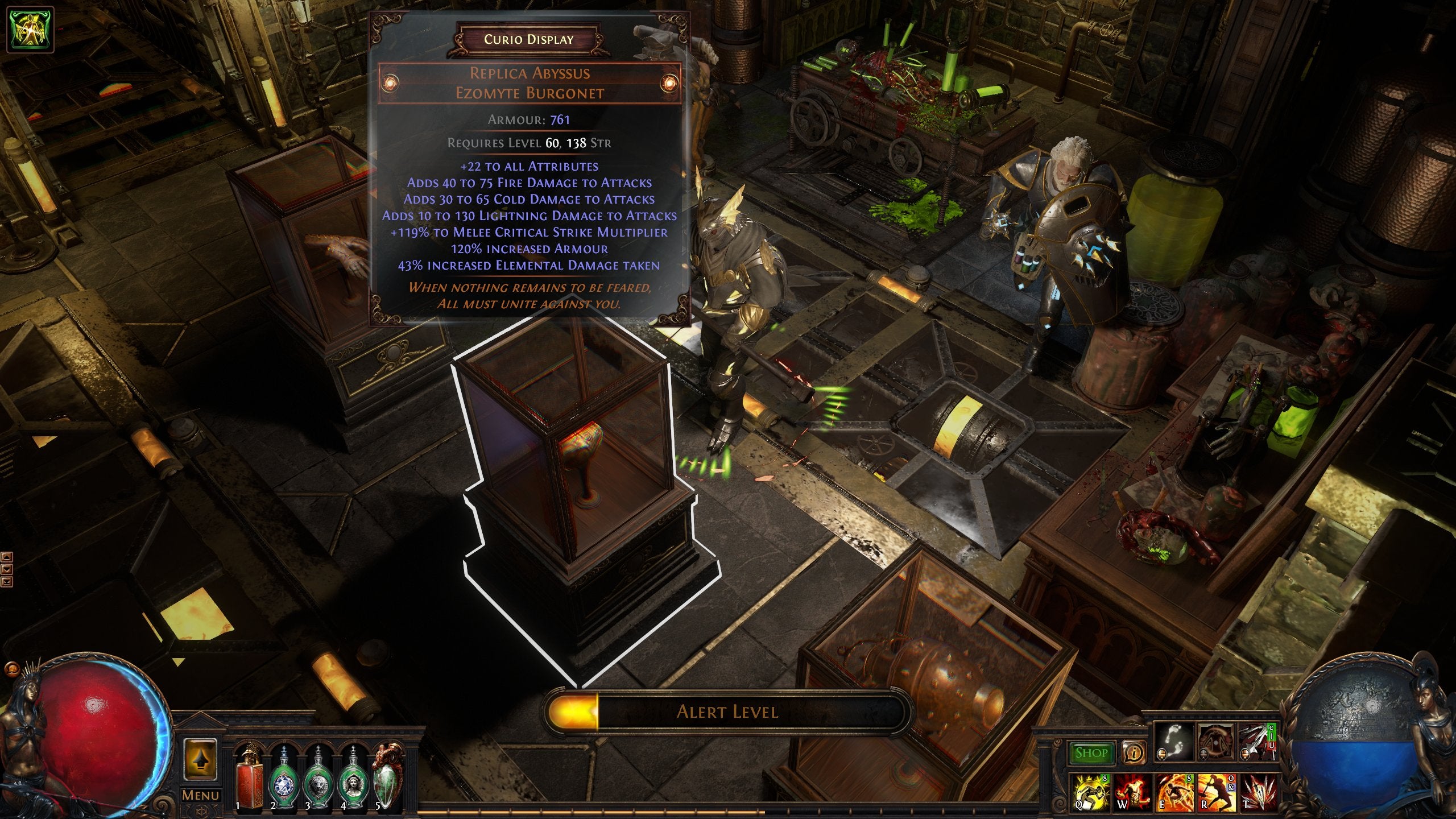
Task: Activate the leaping-slam skill on R
Action: coord(1215,793)
